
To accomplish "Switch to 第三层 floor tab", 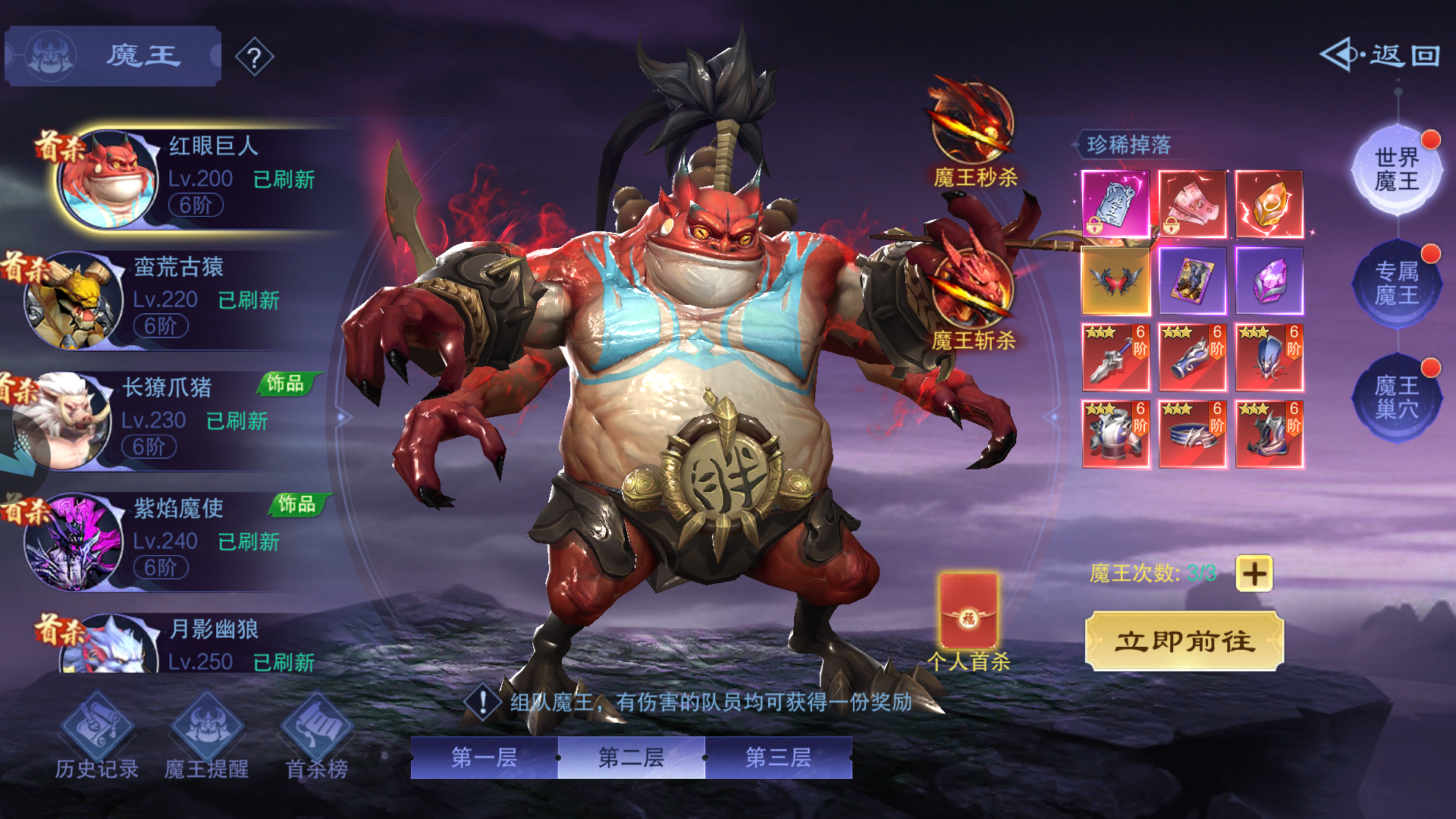I will coord(778,757).
